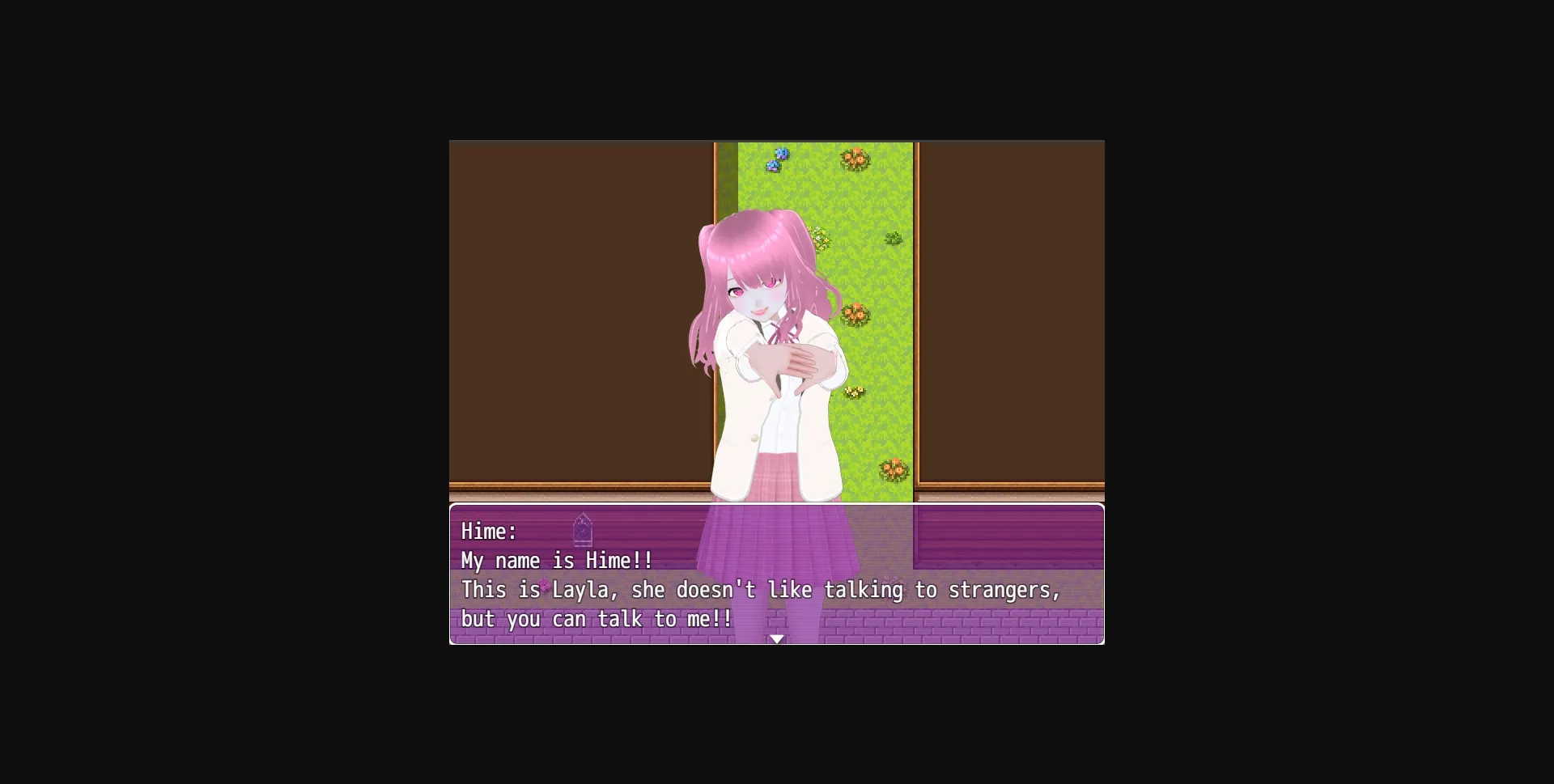Click the phrase but you can talk to me

(595, 619)
